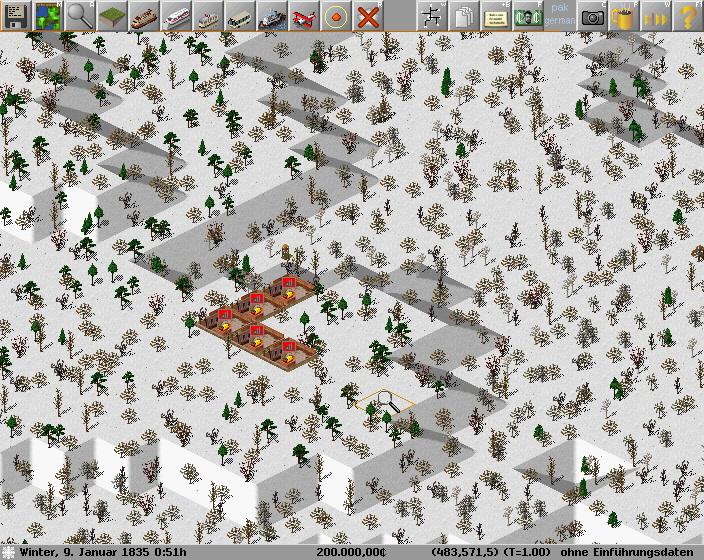Open help with the question mark

688,15
